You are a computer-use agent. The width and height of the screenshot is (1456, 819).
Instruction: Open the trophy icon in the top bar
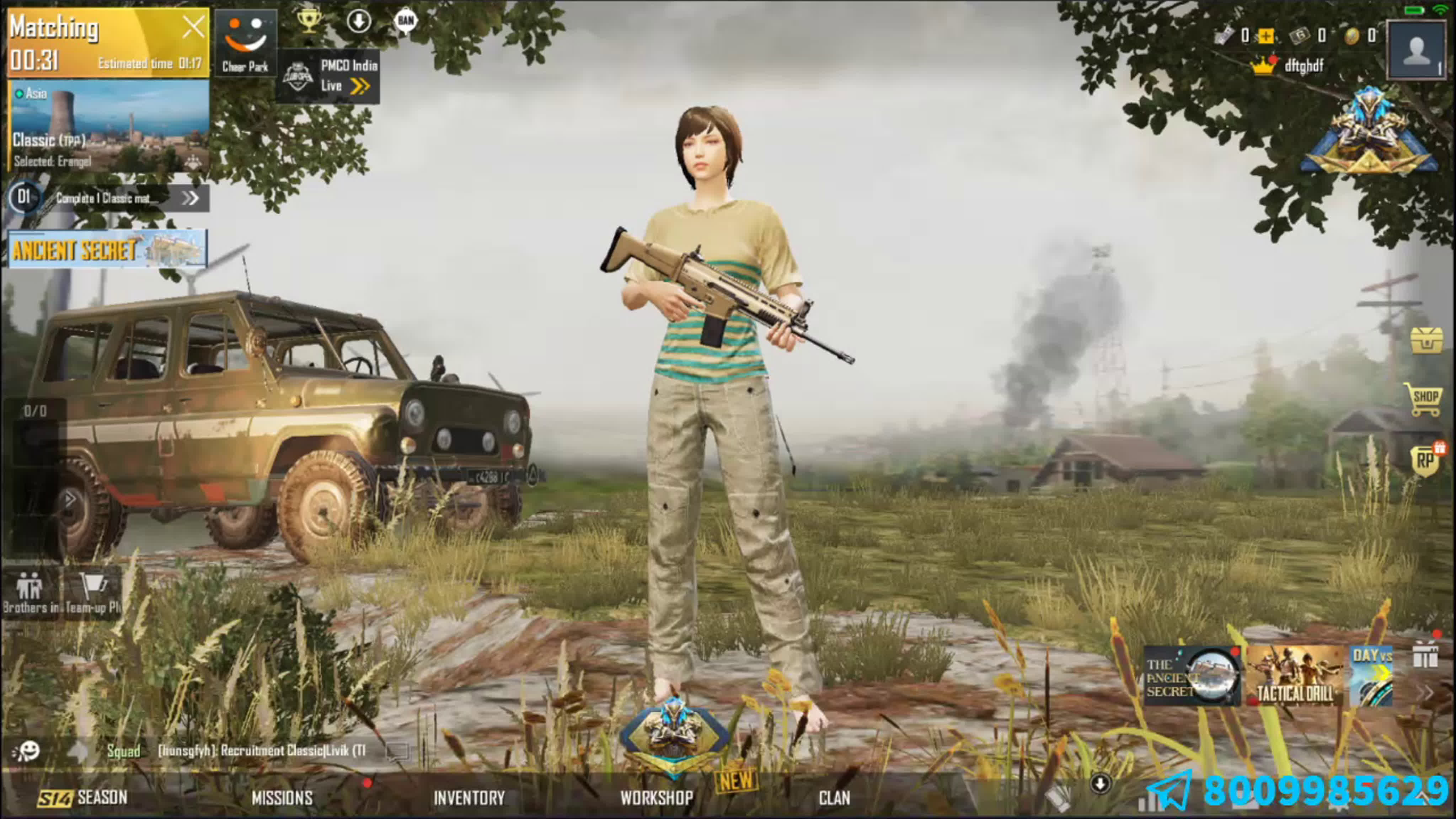[309, 21]
